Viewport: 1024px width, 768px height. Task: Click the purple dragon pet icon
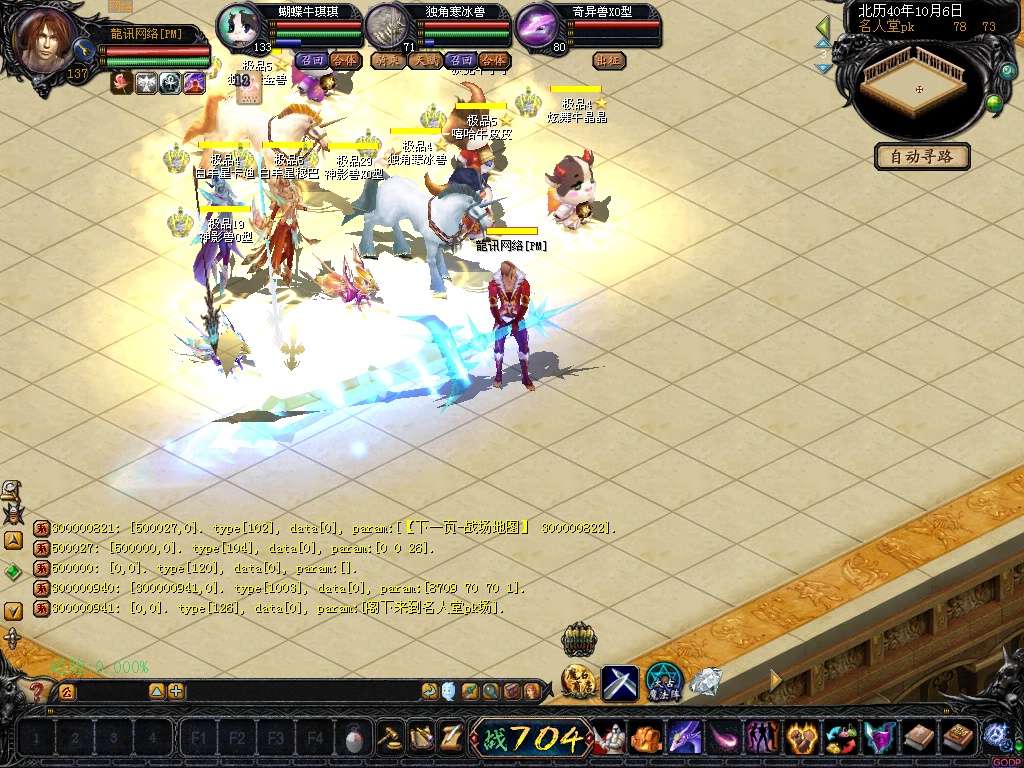pyautogui.click(x=685, y=739)
